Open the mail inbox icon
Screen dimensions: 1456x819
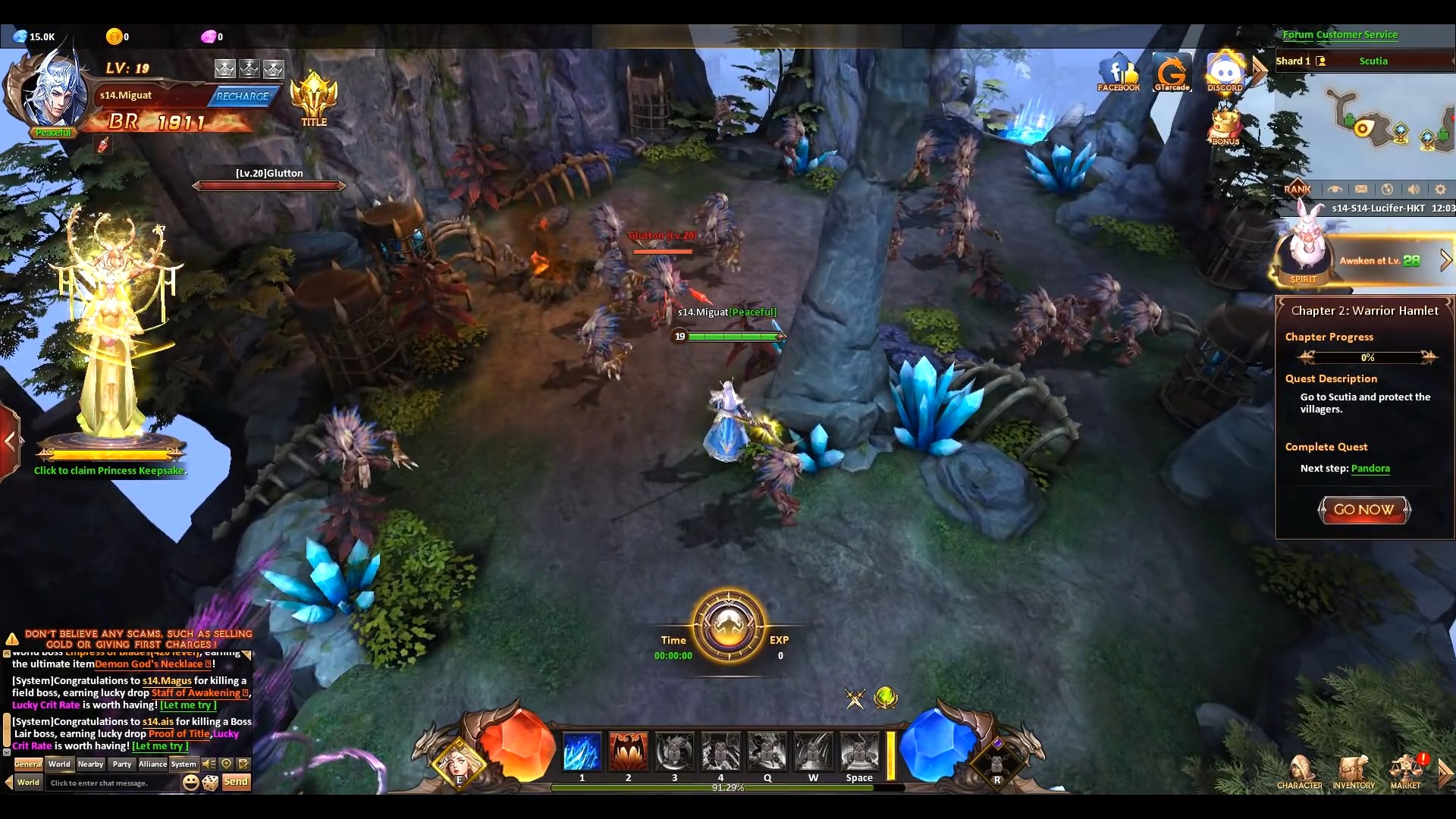(x=1363, y=189)
